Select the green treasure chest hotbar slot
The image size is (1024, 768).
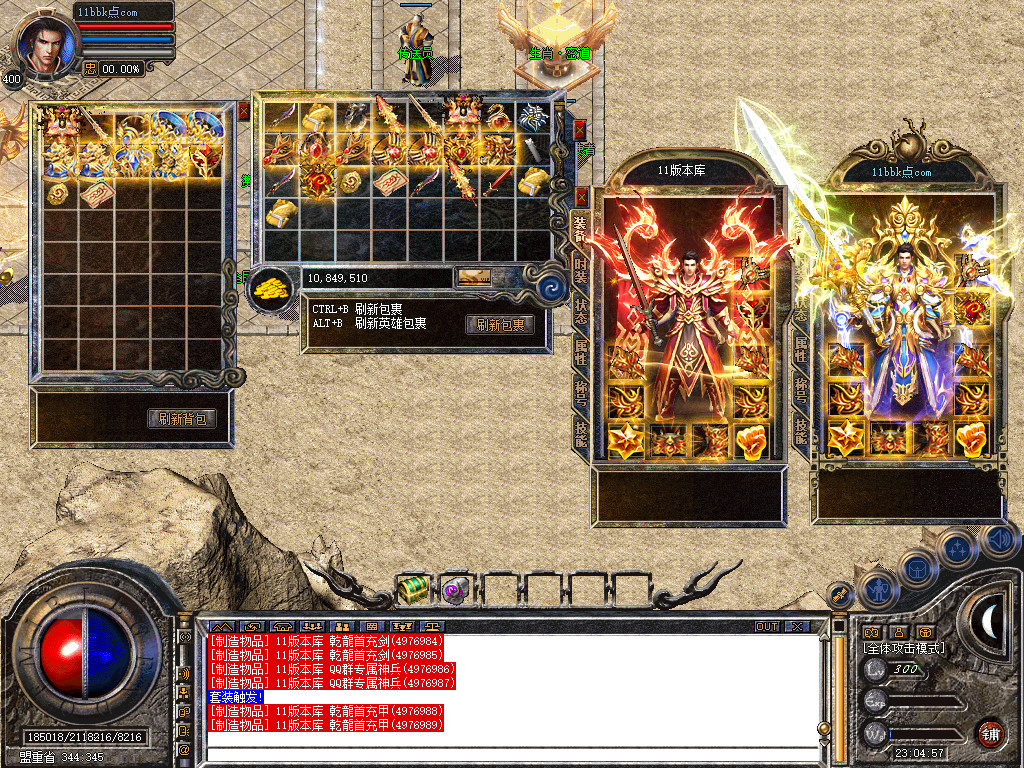[413, 589]
